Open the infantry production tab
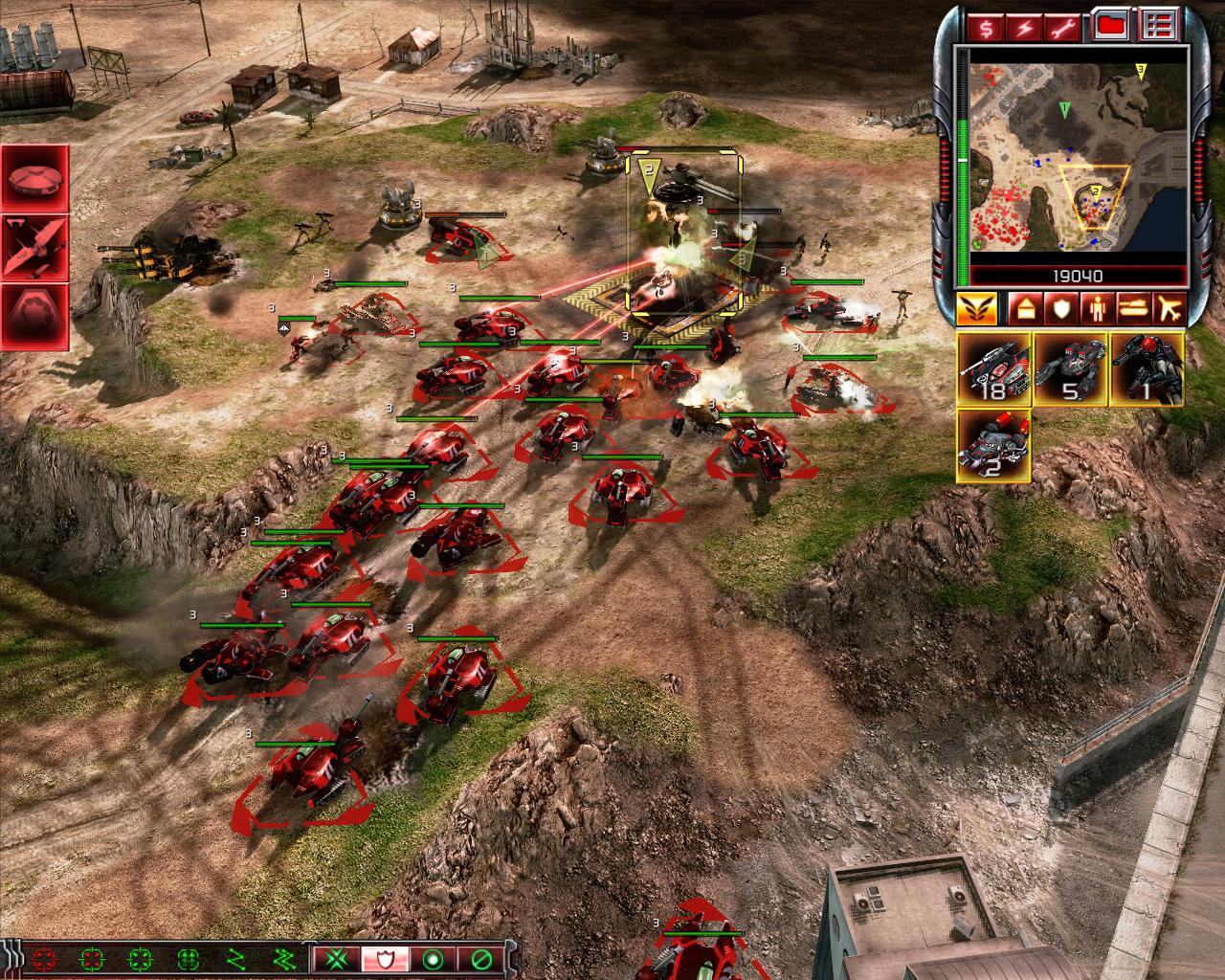 (x=1097, y=309)
